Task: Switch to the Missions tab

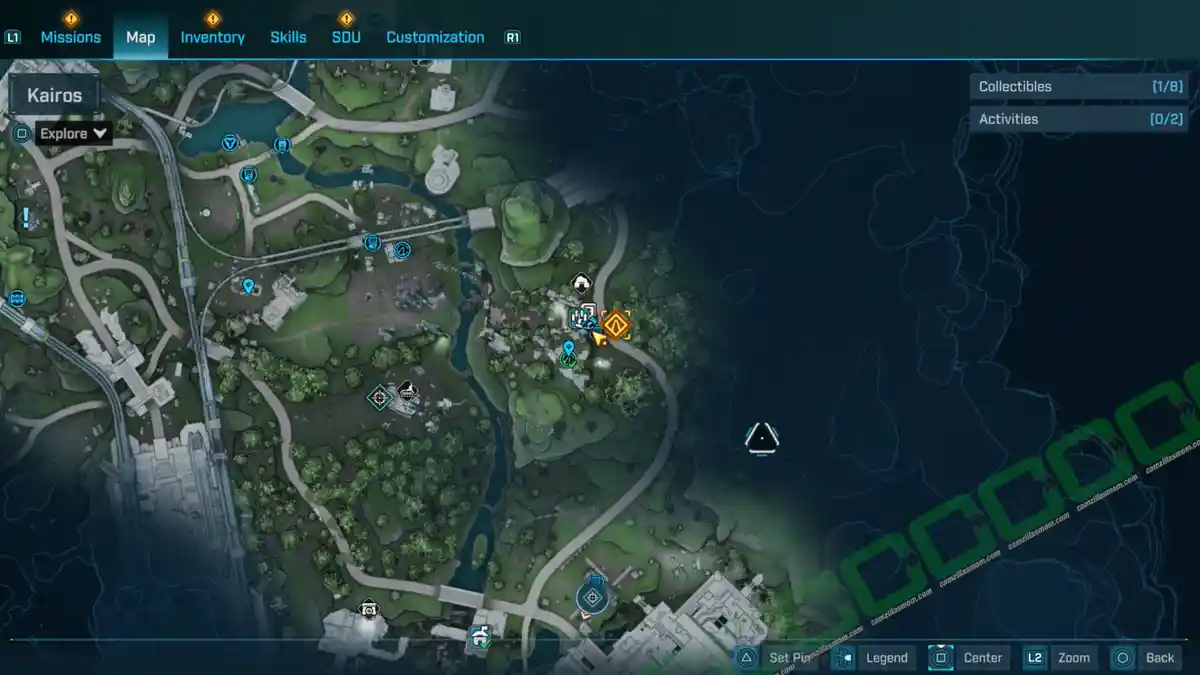Action: click(x=70, y=37)
